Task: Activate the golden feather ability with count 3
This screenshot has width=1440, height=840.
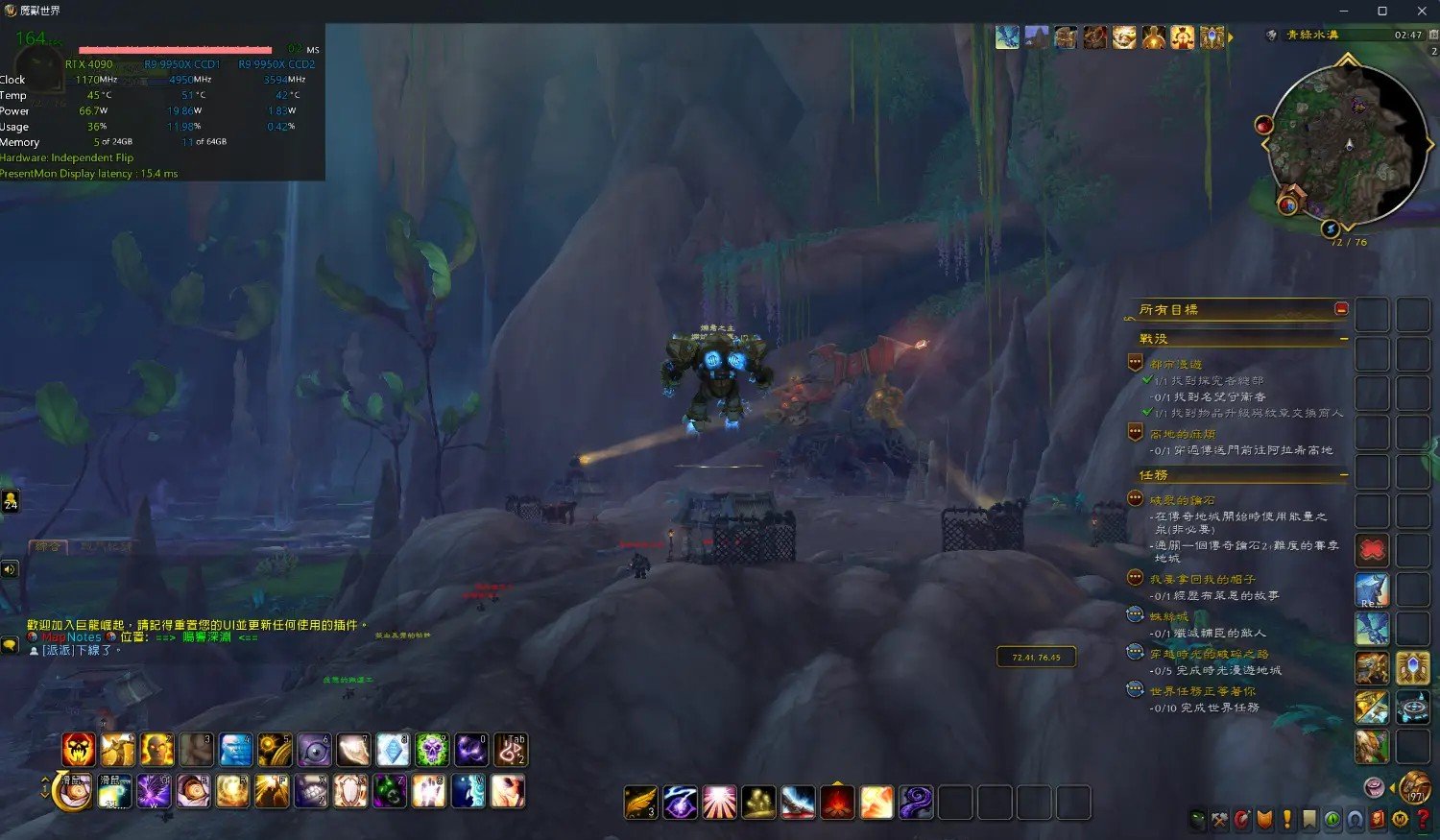Action: (640, 803)
